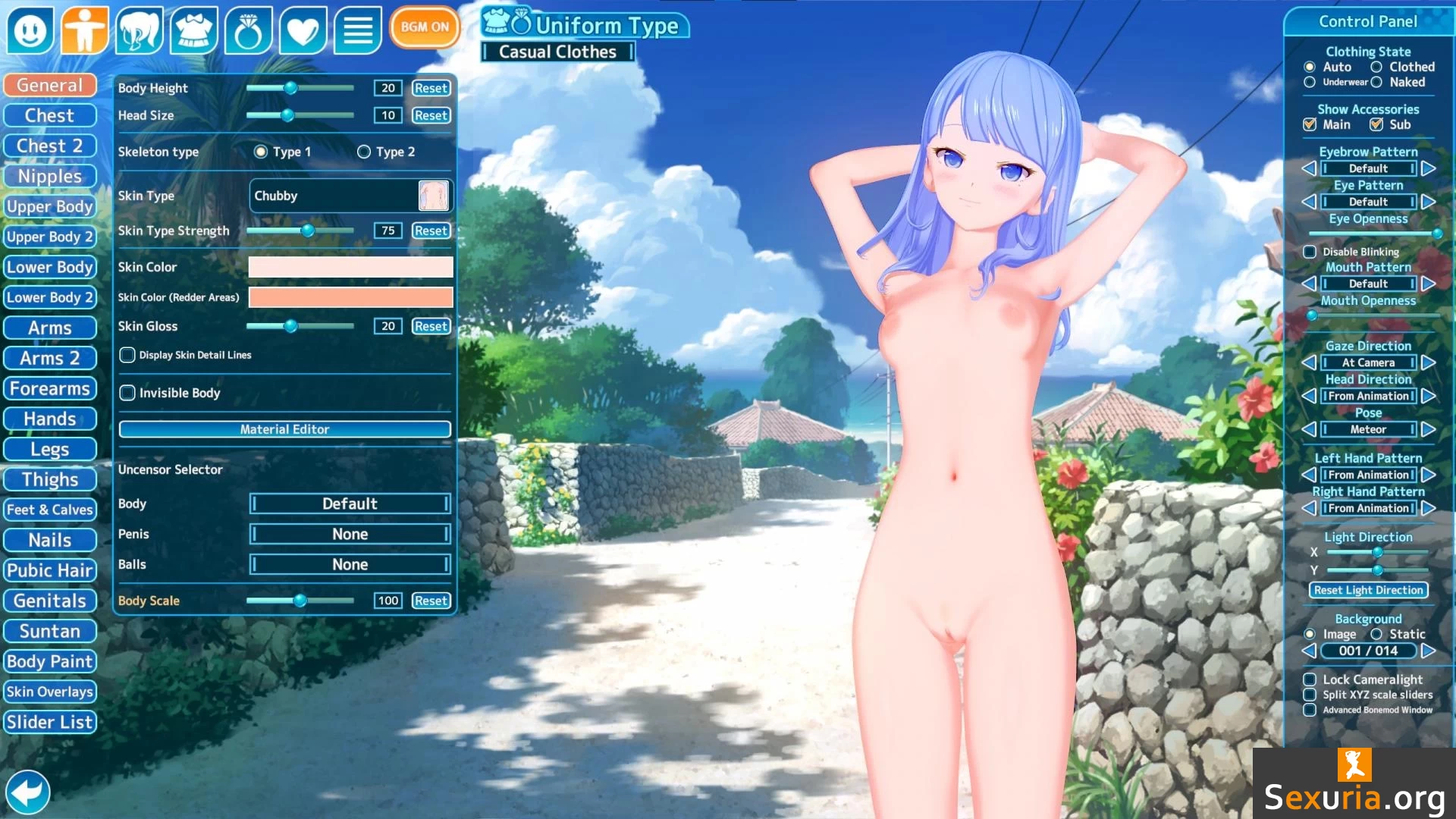The width and height of the screenshot is (1456, 819).
Task: Select Skeleton type Type 2
Action: tap(364, 152)
